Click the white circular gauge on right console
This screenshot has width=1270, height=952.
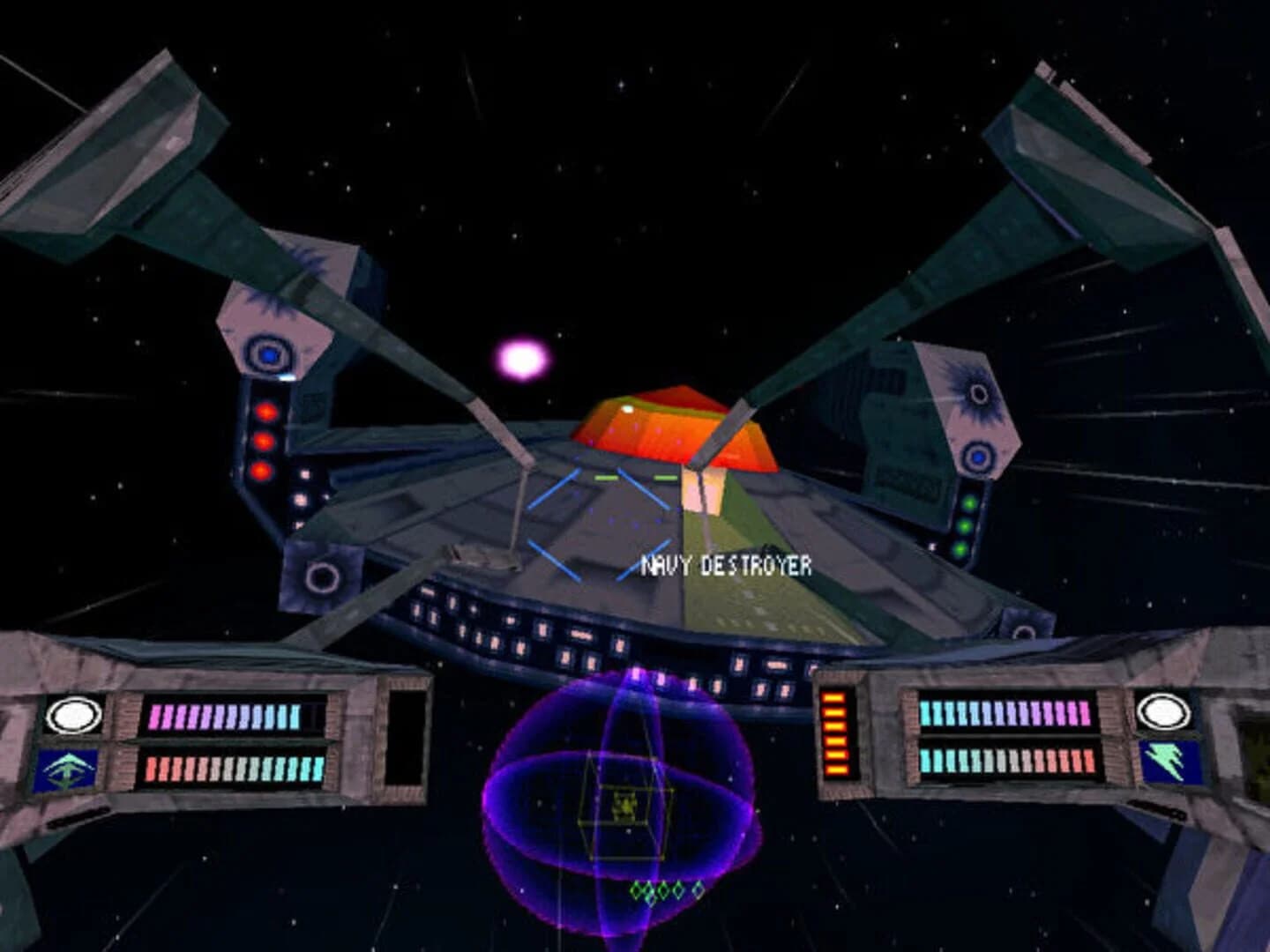pos(1163,712)
